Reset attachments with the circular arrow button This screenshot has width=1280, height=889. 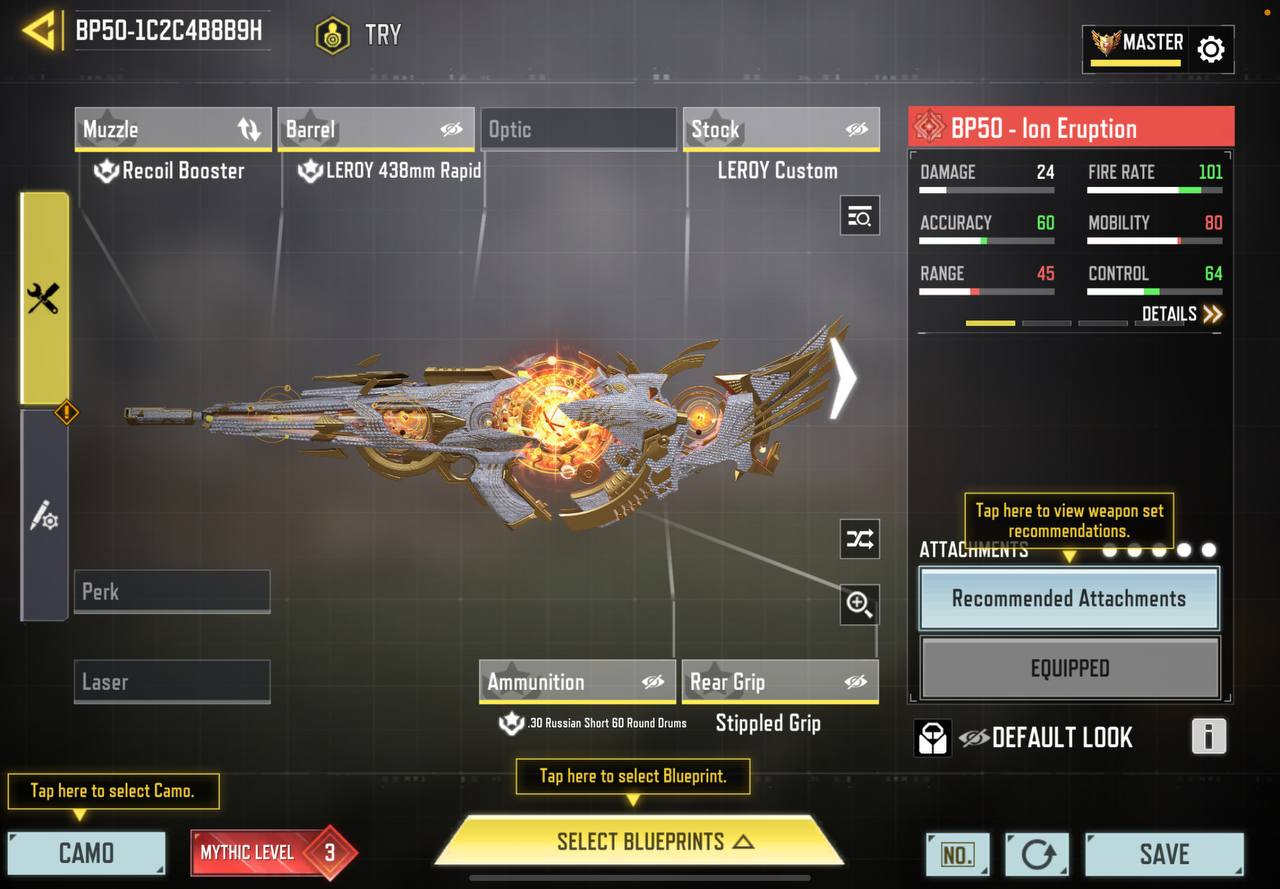(1037, 854)
